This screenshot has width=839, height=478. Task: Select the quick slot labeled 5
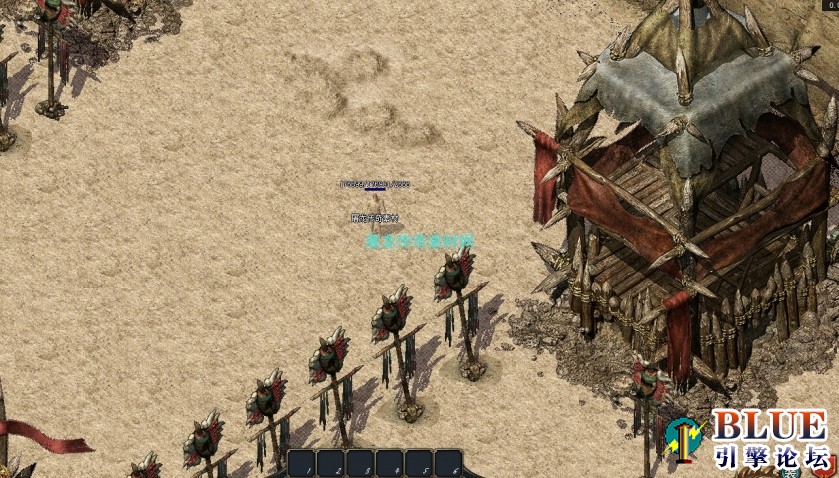420,464
